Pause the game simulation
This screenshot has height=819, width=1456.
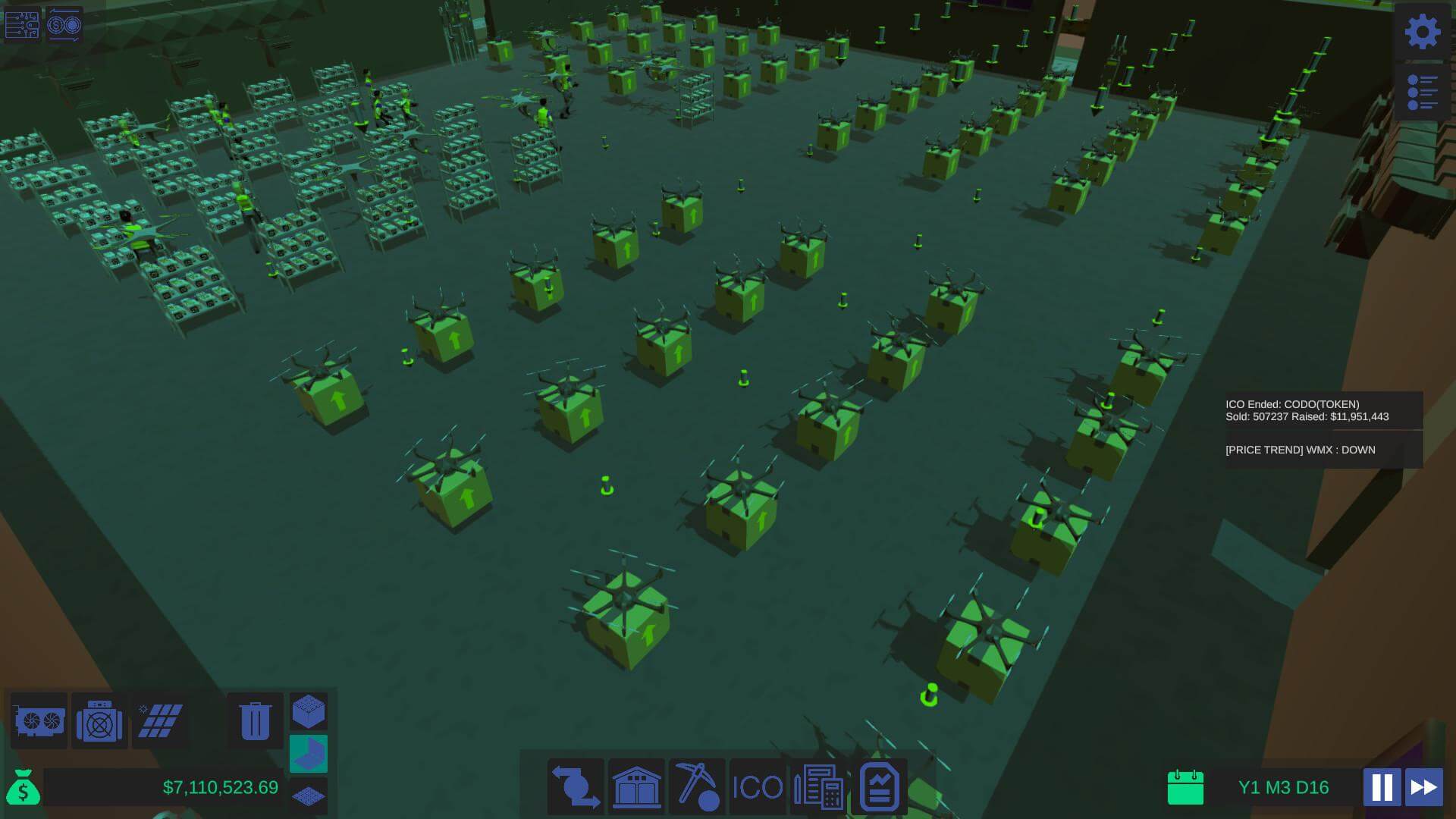click(x=1381, y=787)
